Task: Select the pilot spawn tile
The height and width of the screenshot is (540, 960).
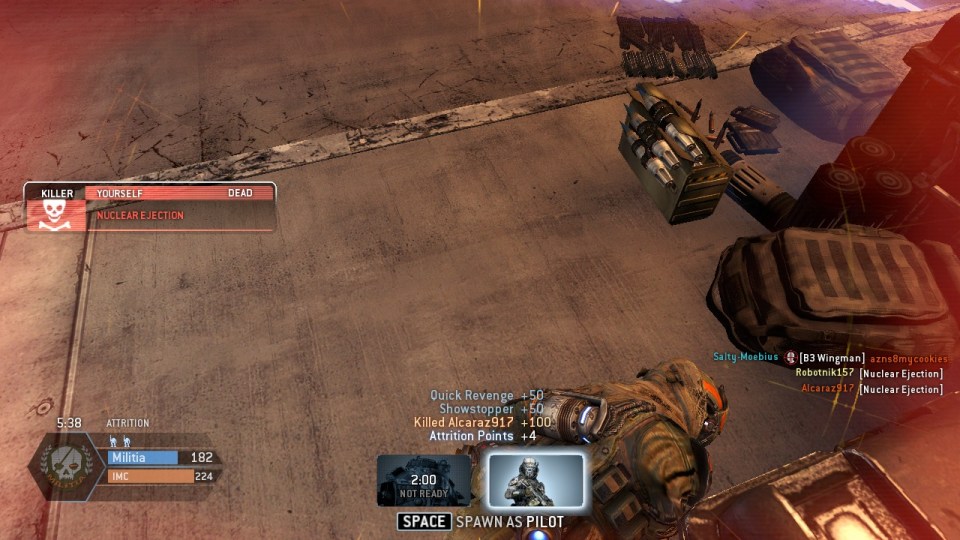Action: (x=536, y=480)
